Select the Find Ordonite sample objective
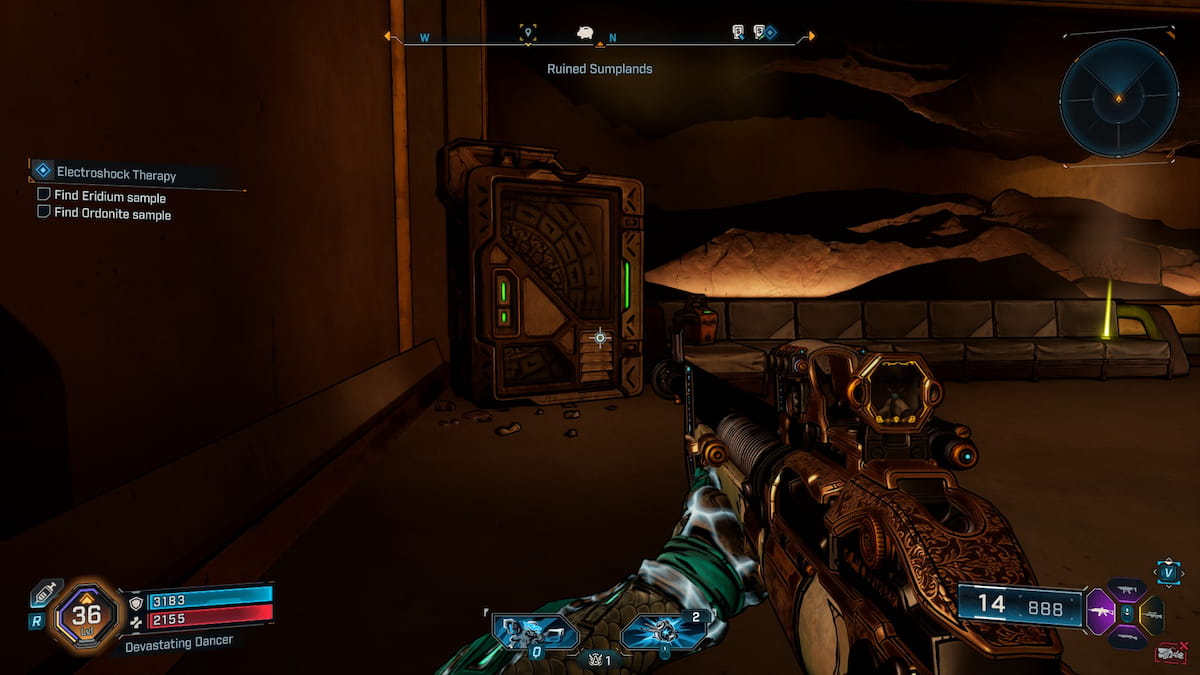Viewport: 1200px width, 675px height. (x=112, y=214)
